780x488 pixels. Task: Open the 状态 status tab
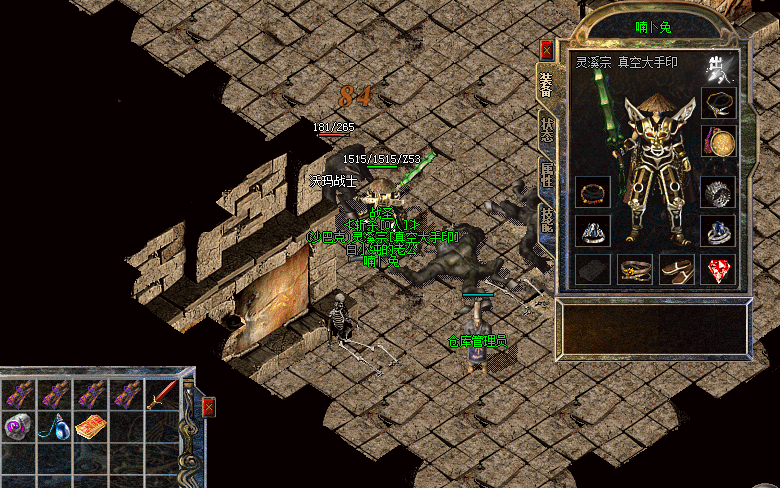click(x=546, y=128)
